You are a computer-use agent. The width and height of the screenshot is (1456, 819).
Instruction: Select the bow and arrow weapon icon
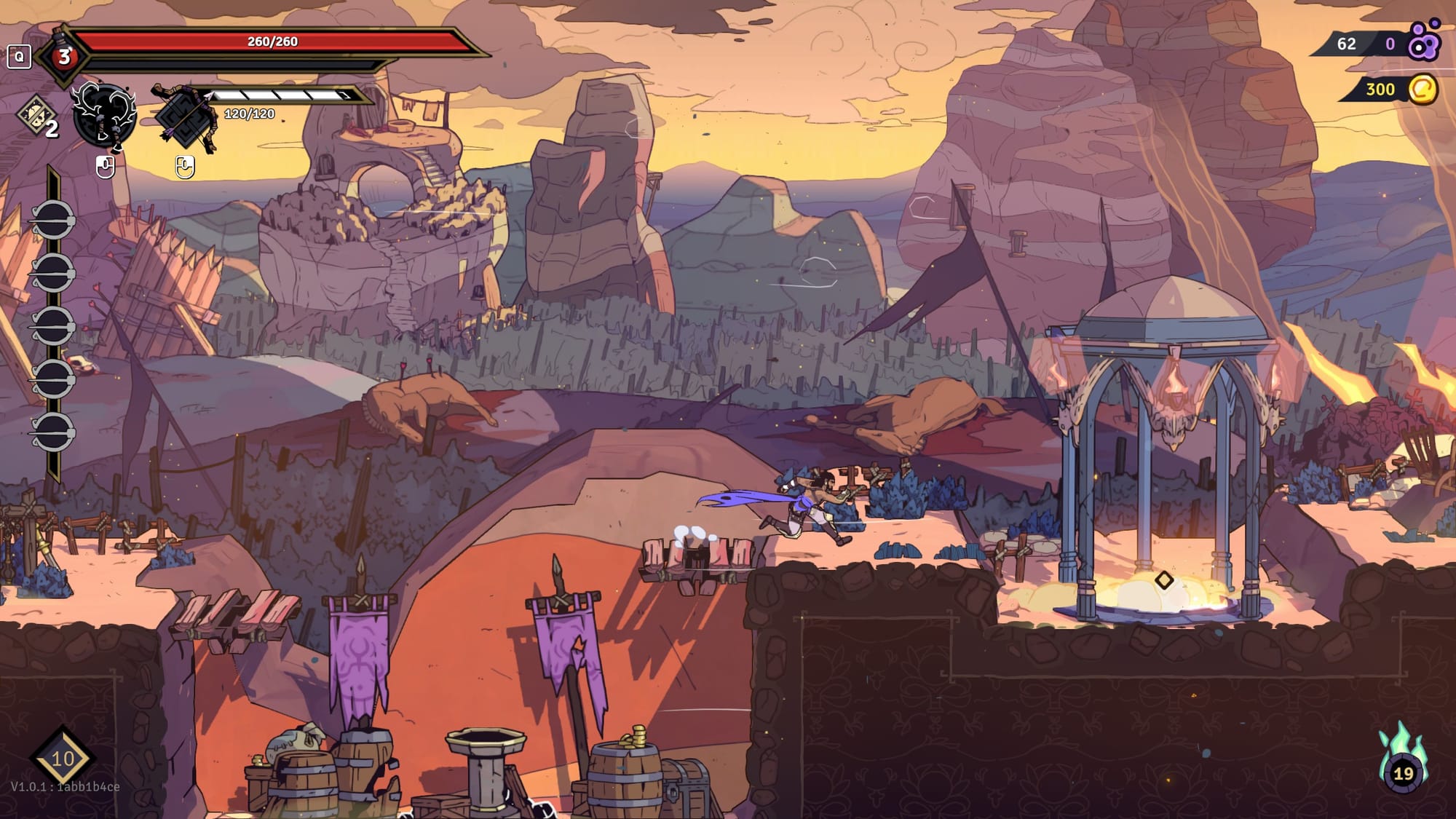tap(185, 116)
